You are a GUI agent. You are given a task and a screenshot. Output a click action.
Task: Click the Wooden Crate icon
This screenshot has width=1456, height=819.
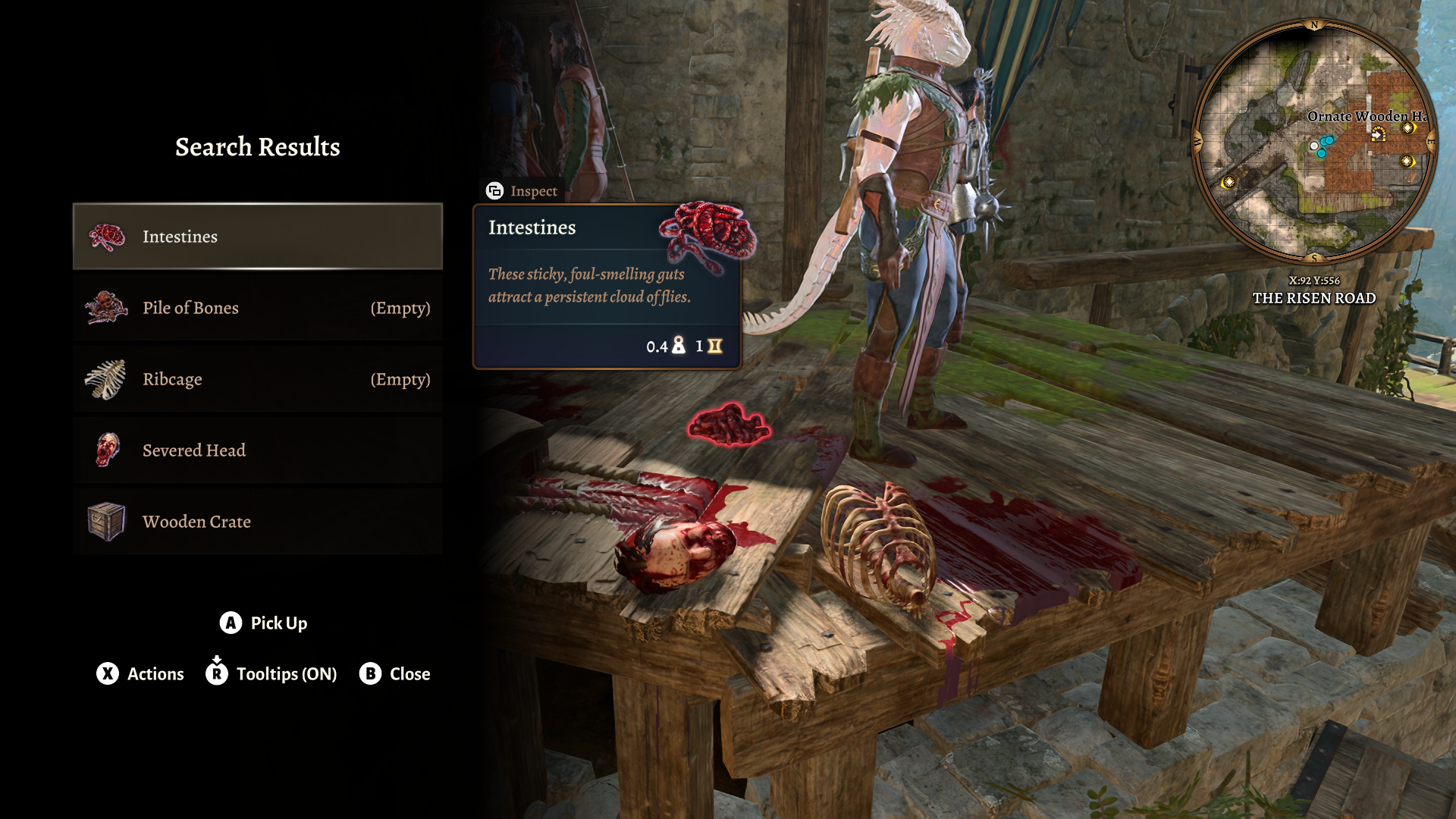pyautogui.click(x=107, y=521)
